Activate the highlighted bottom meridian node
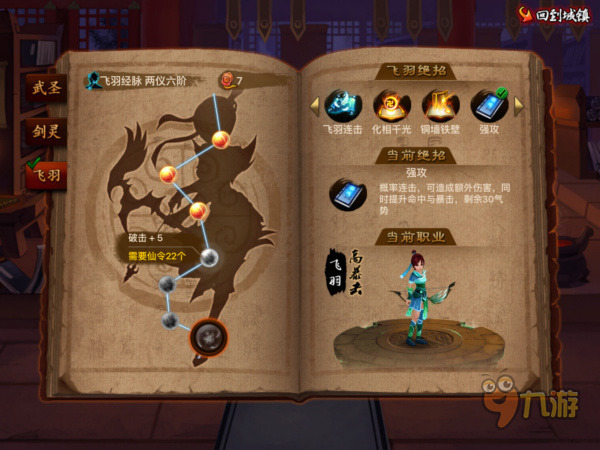Image resolution: width=600 pixels, height=450 pixels. click(208, 335)
